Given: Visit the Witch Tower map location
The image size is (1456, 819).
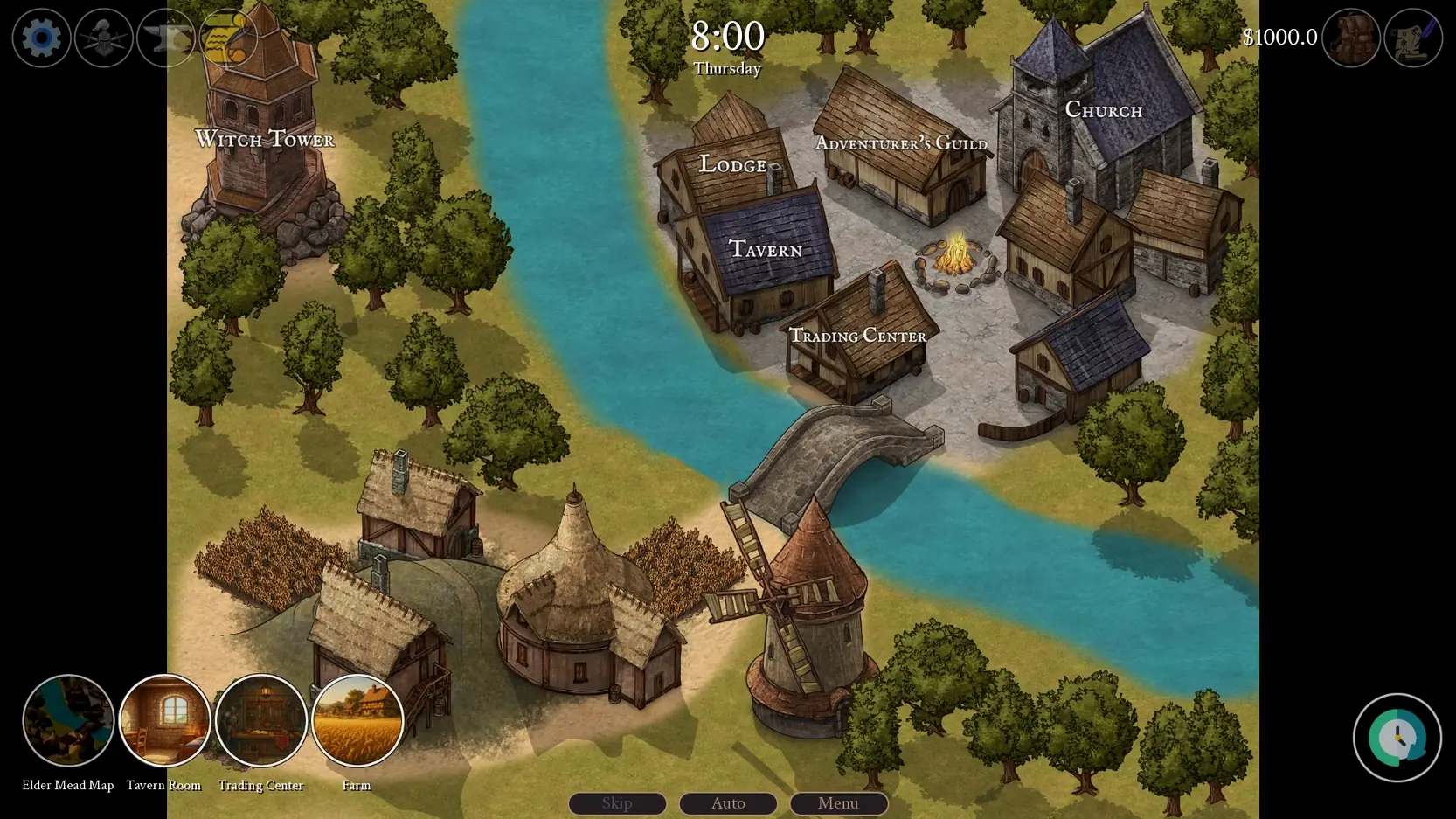Looking at the screenshot, I should (265, 139).
